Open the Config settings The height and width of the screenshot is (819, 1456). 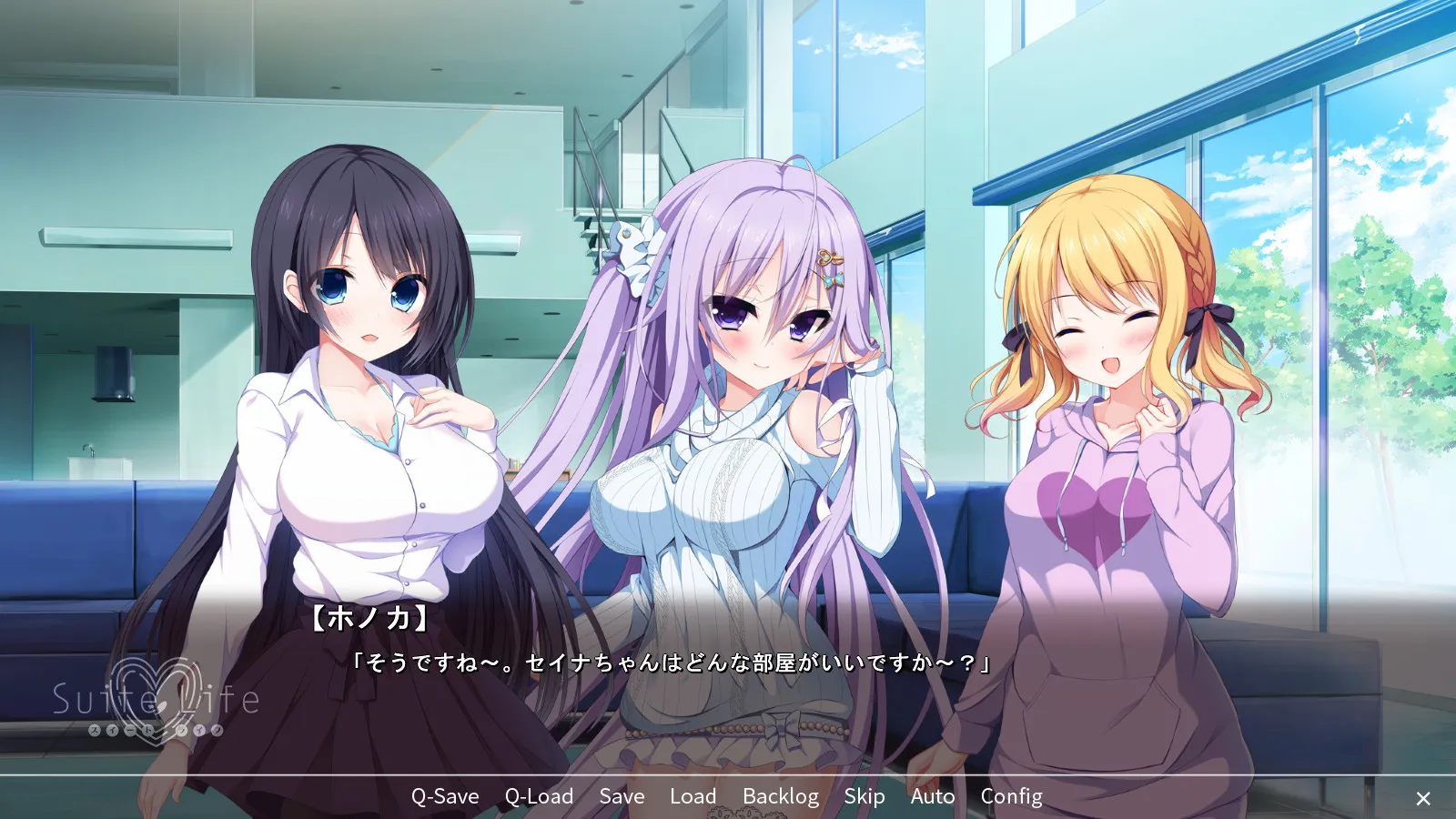[1011, 796]
